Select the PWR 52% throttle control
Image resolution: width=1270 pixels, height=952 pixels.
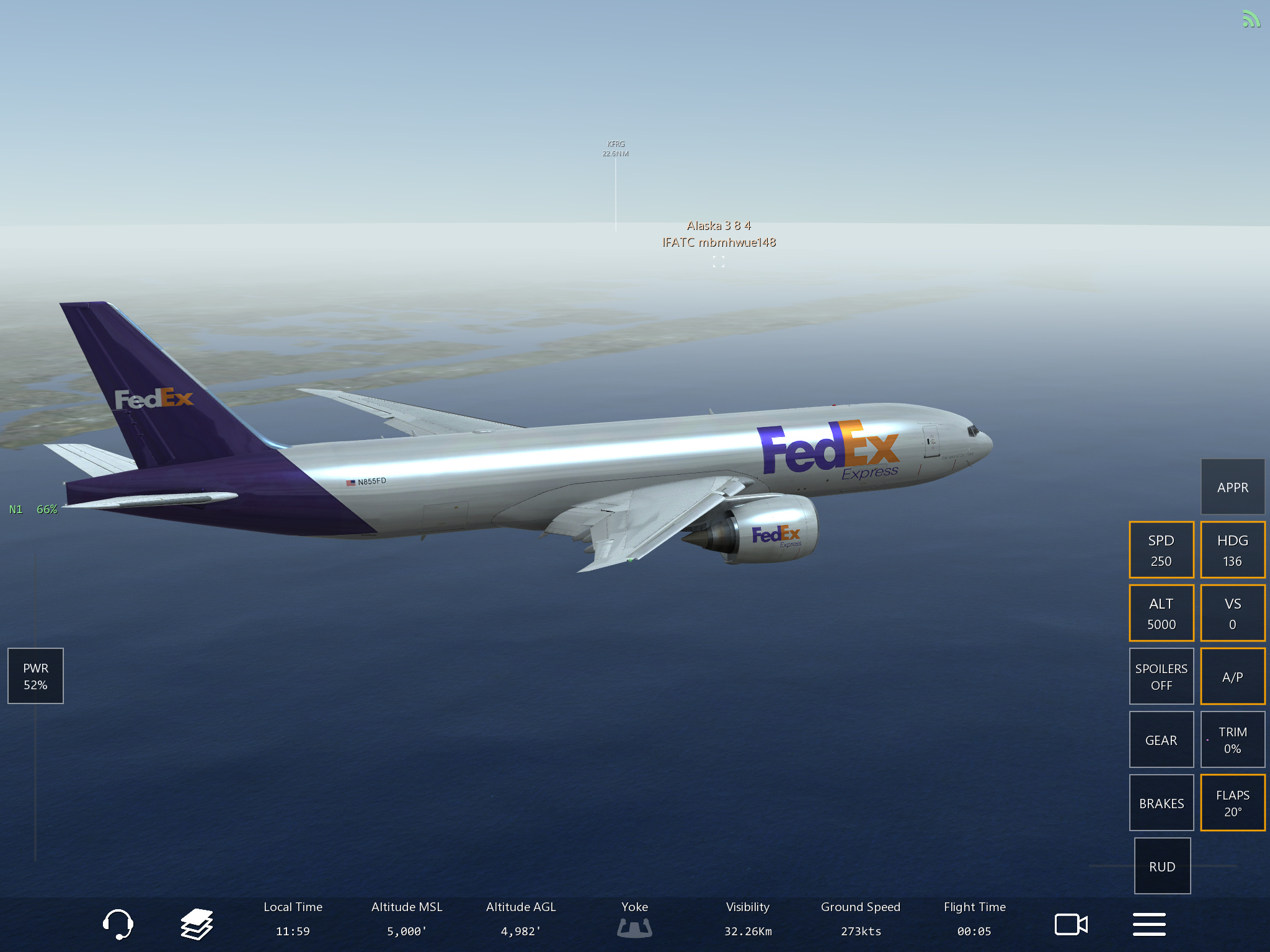click(x=35, y=676)
